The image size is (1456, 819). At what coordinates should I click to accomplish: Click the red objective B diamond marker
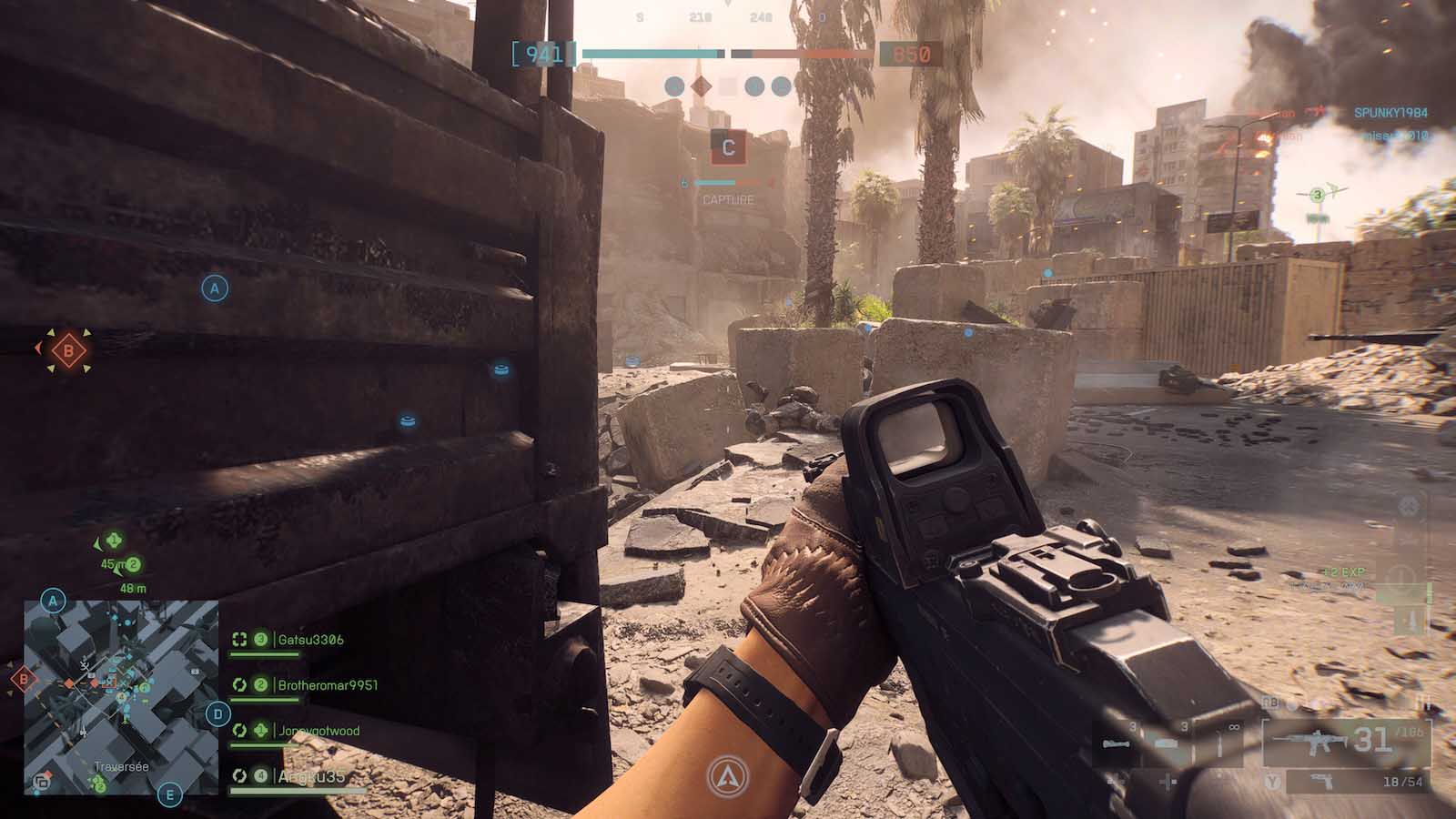pyautogui.click(x=67, y=349)
